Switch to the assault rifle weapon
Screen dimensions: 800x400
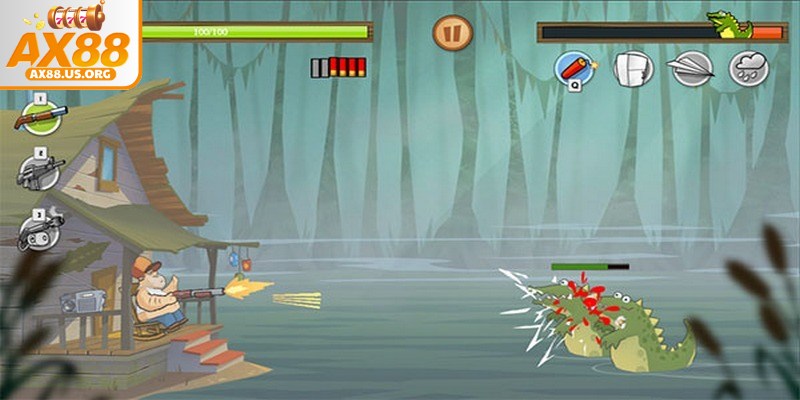(x=39, y=174)
